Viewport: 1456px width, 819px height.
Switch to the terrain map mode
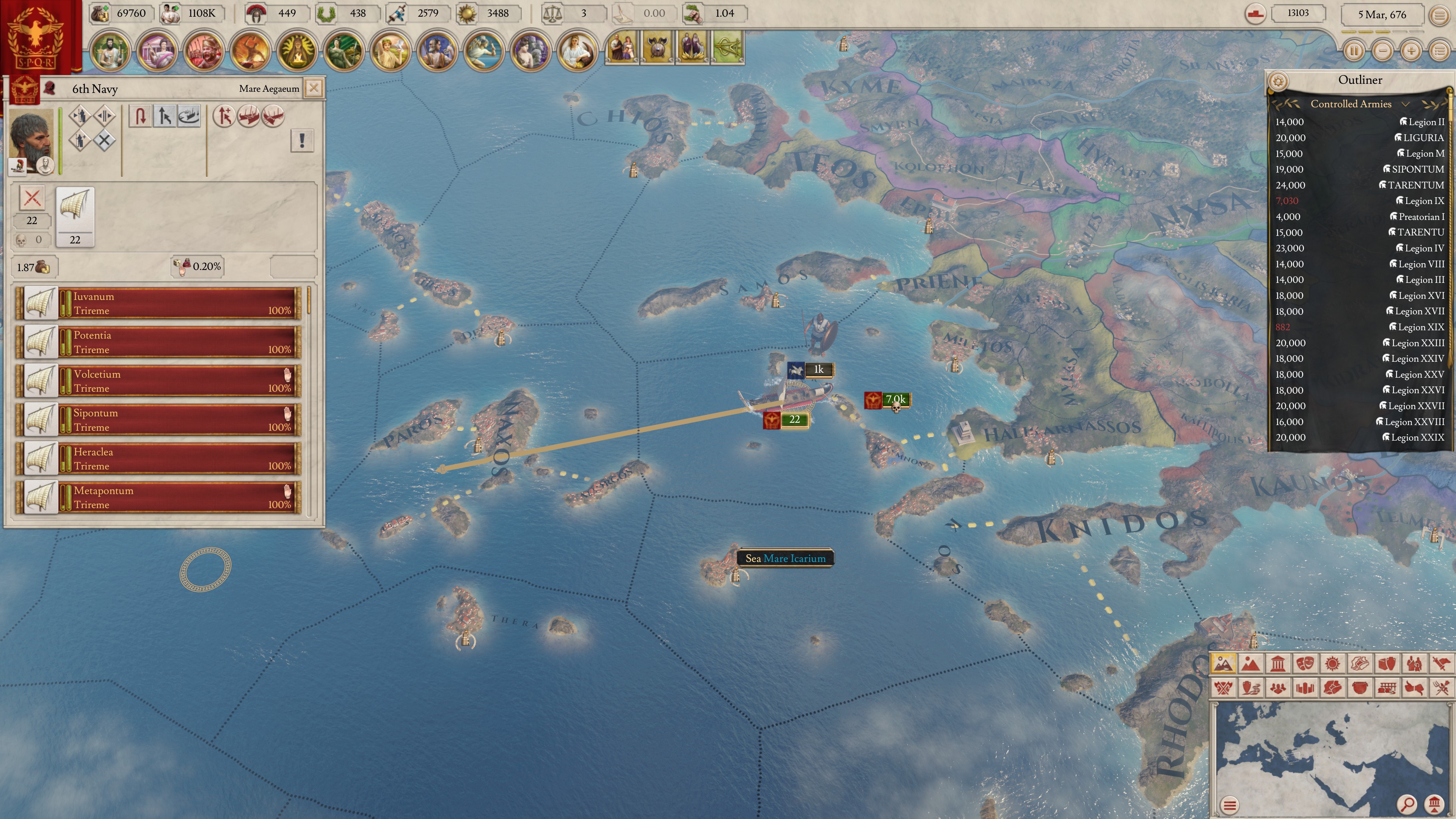point(1250,664)
